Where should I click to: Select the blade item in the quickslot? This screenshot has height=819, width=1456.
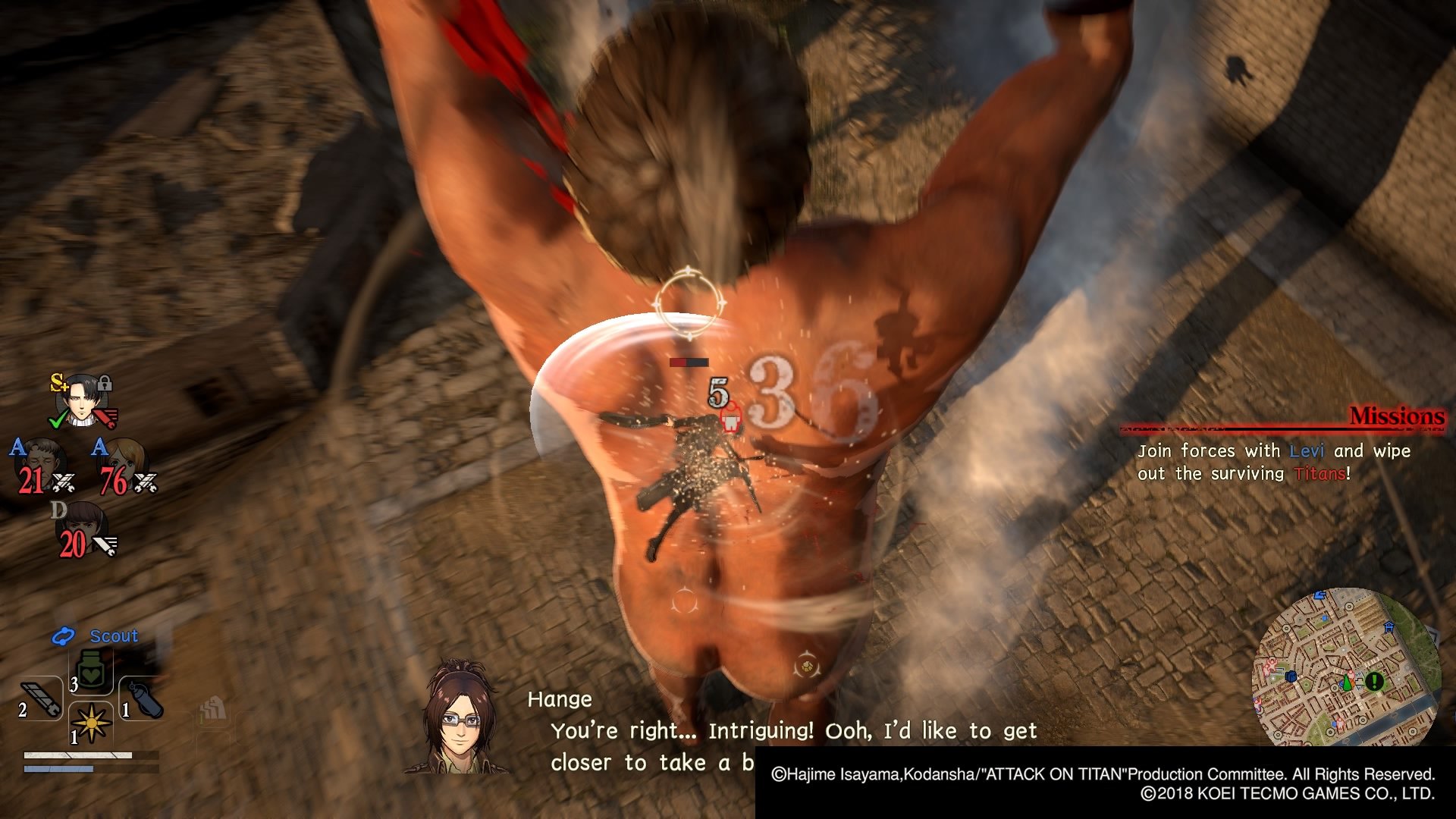point(39,698)
